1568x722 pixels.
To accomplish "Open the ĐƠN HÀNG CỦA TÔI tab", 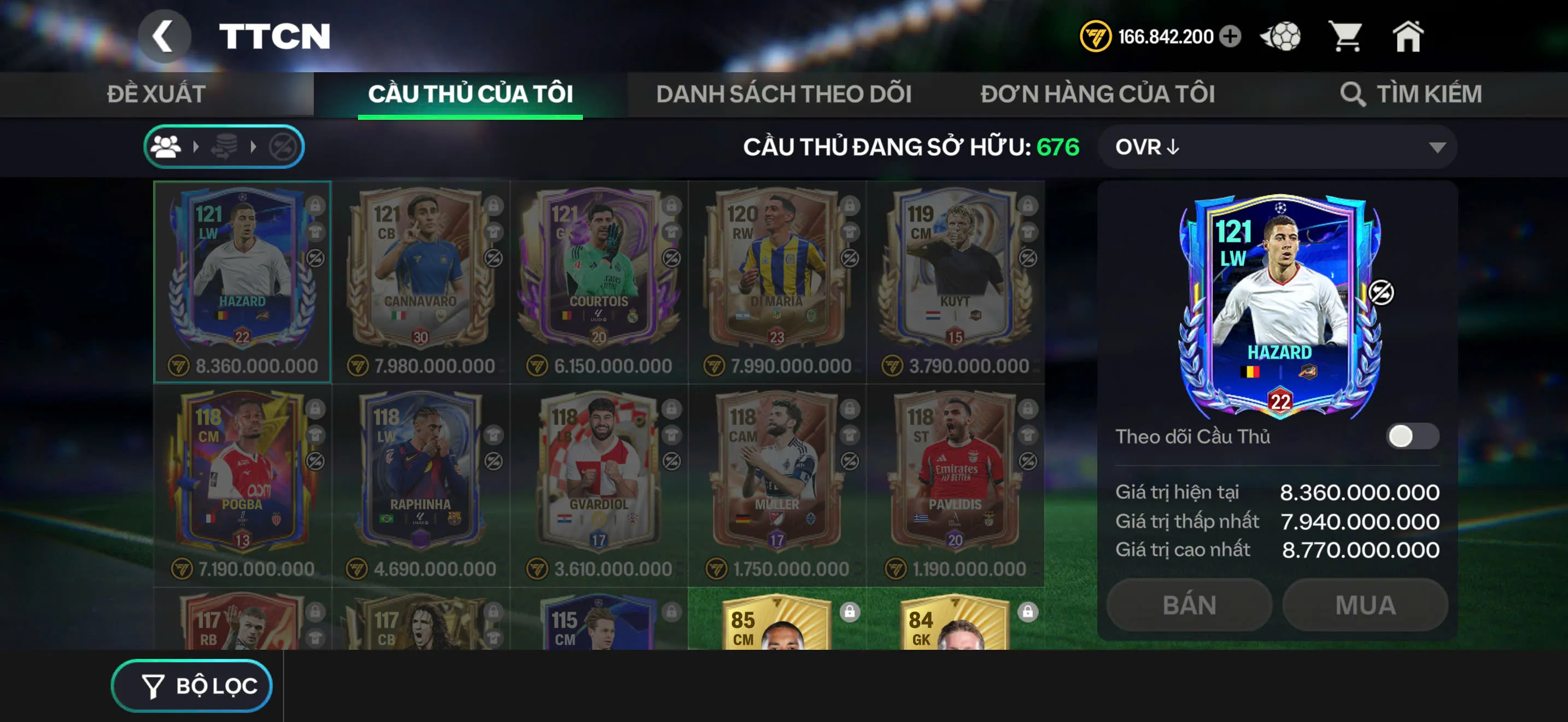I will 1099,94.
